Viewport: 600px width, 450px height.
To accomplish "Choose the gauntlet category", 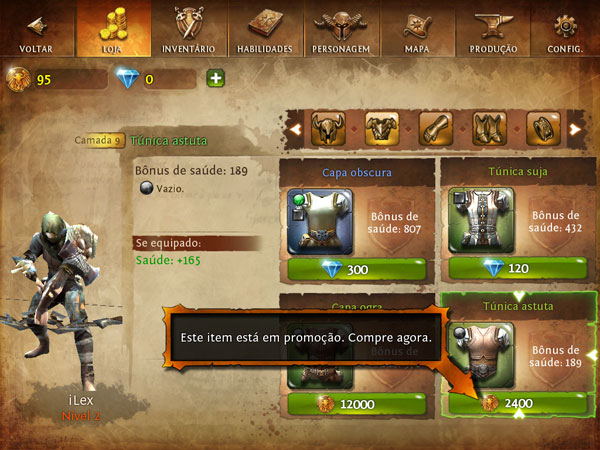I will 435,128.
